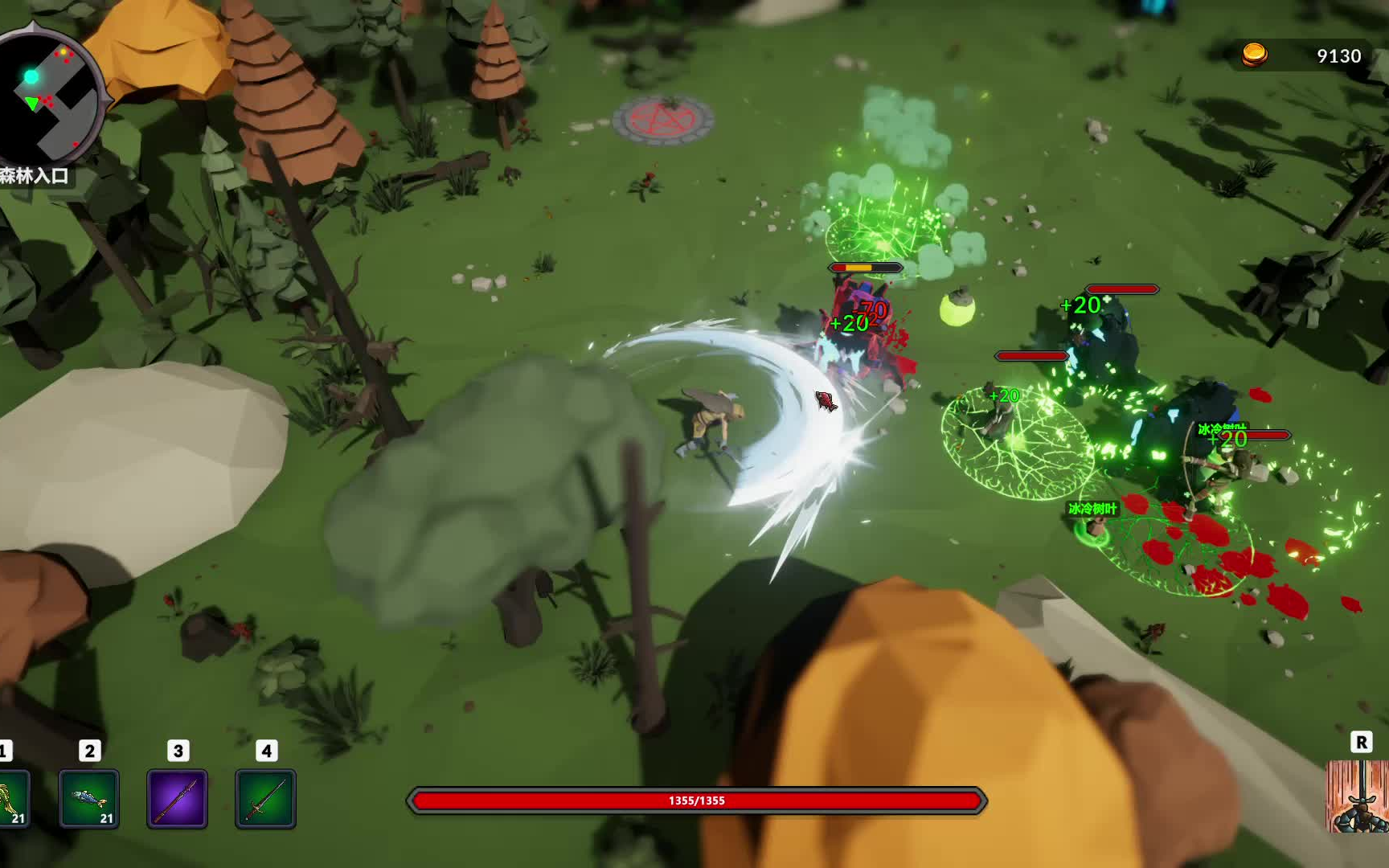Choose the sword in the green slot
Screen dimensions: 1389x868
[265, 798]
